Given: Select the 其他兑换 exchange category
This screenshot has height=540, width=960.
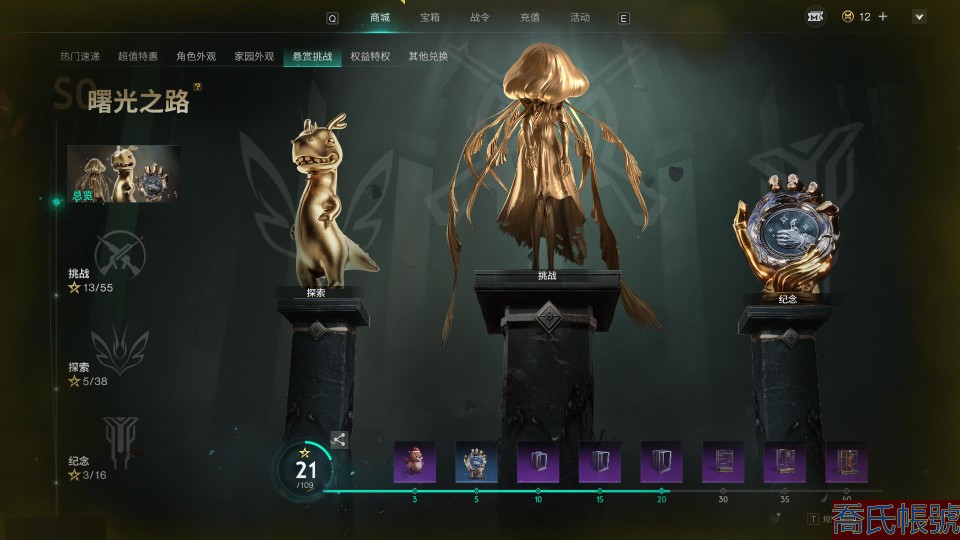Looking at the screenshot, I should pyautogui.click(x=428, y=57).
